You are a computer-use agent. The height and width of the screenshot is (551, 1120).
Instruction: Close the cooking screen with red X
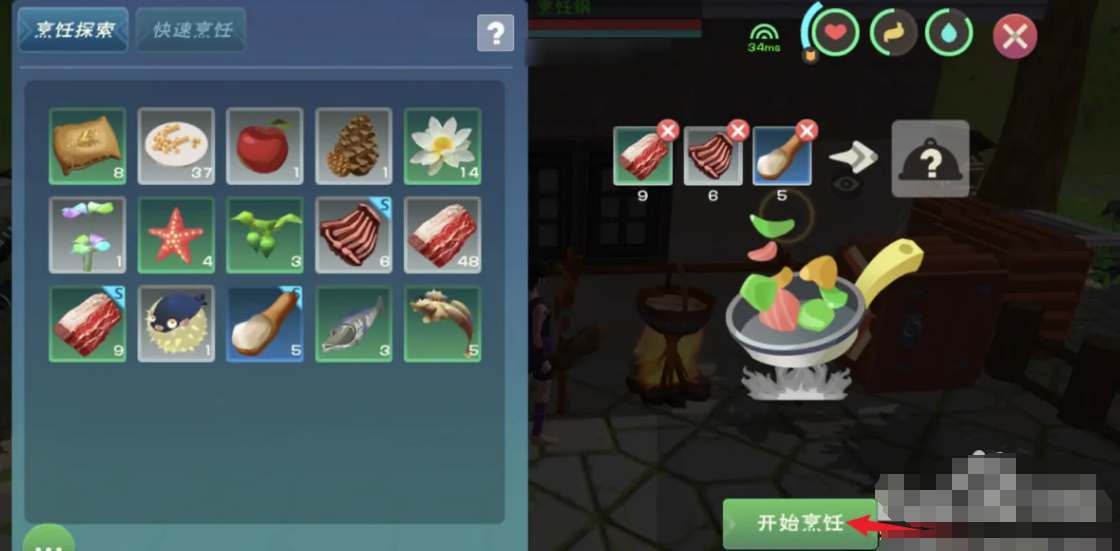tap(1014, 37)
